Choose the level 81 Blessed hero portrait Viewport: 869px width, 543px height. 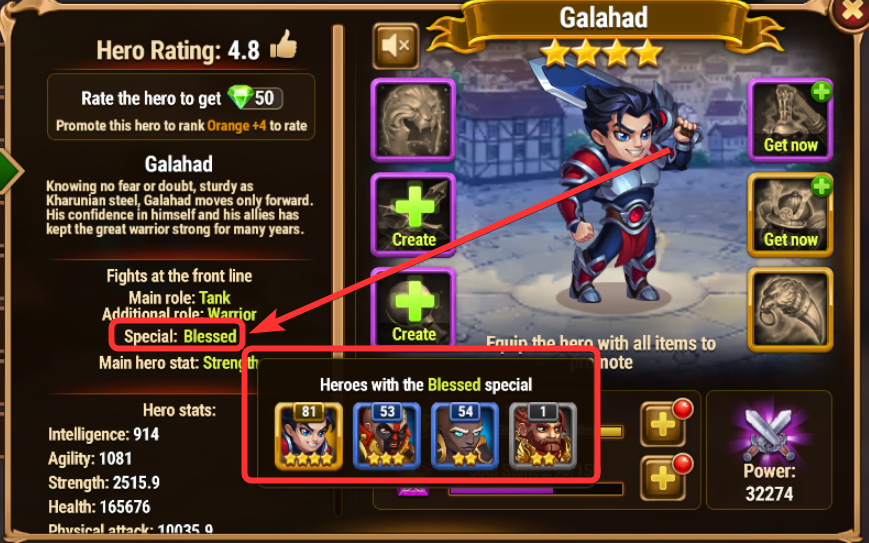click(x=309, y=435)
